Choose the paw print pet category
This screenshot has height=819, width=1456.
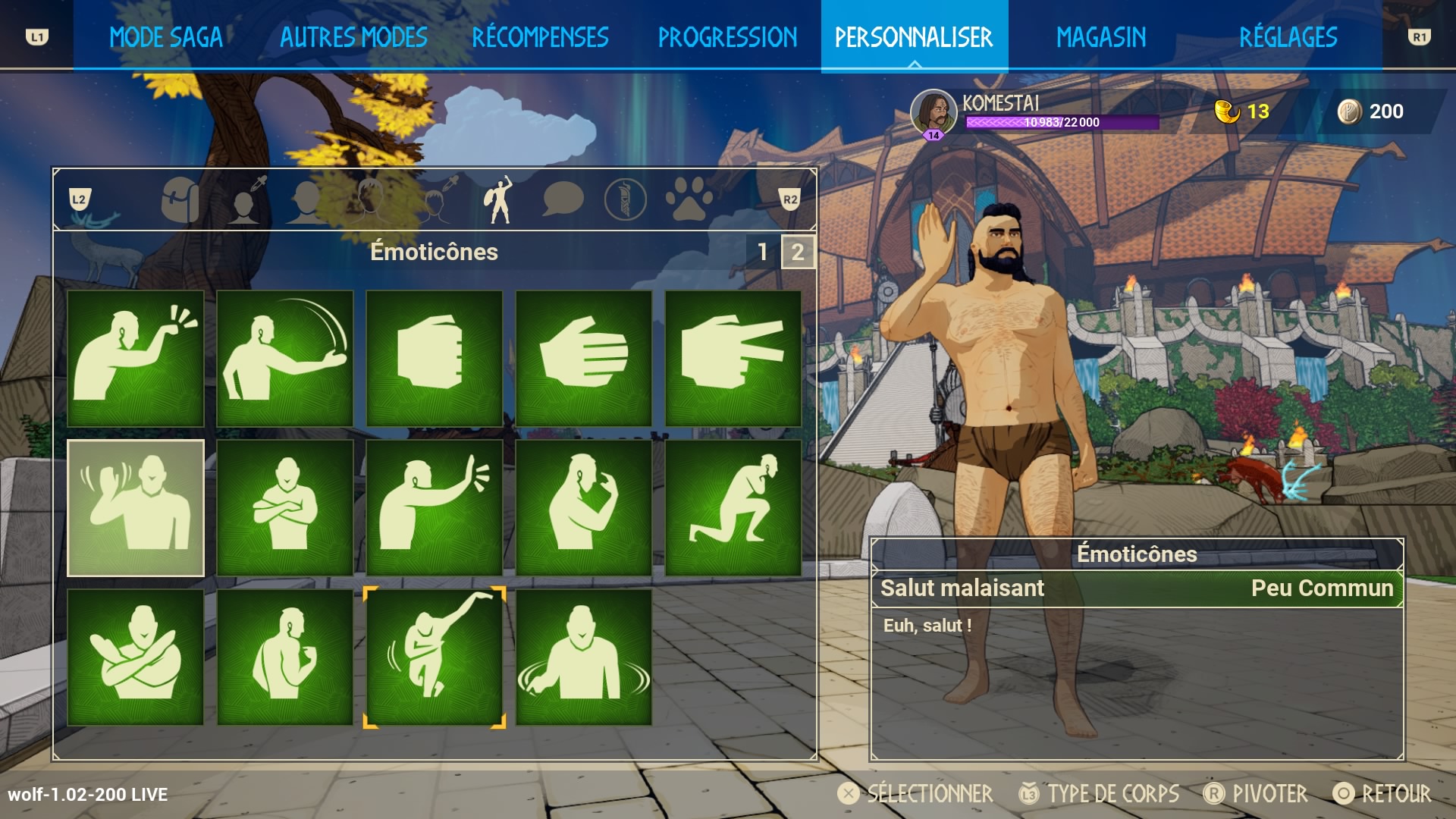point(689,200)
